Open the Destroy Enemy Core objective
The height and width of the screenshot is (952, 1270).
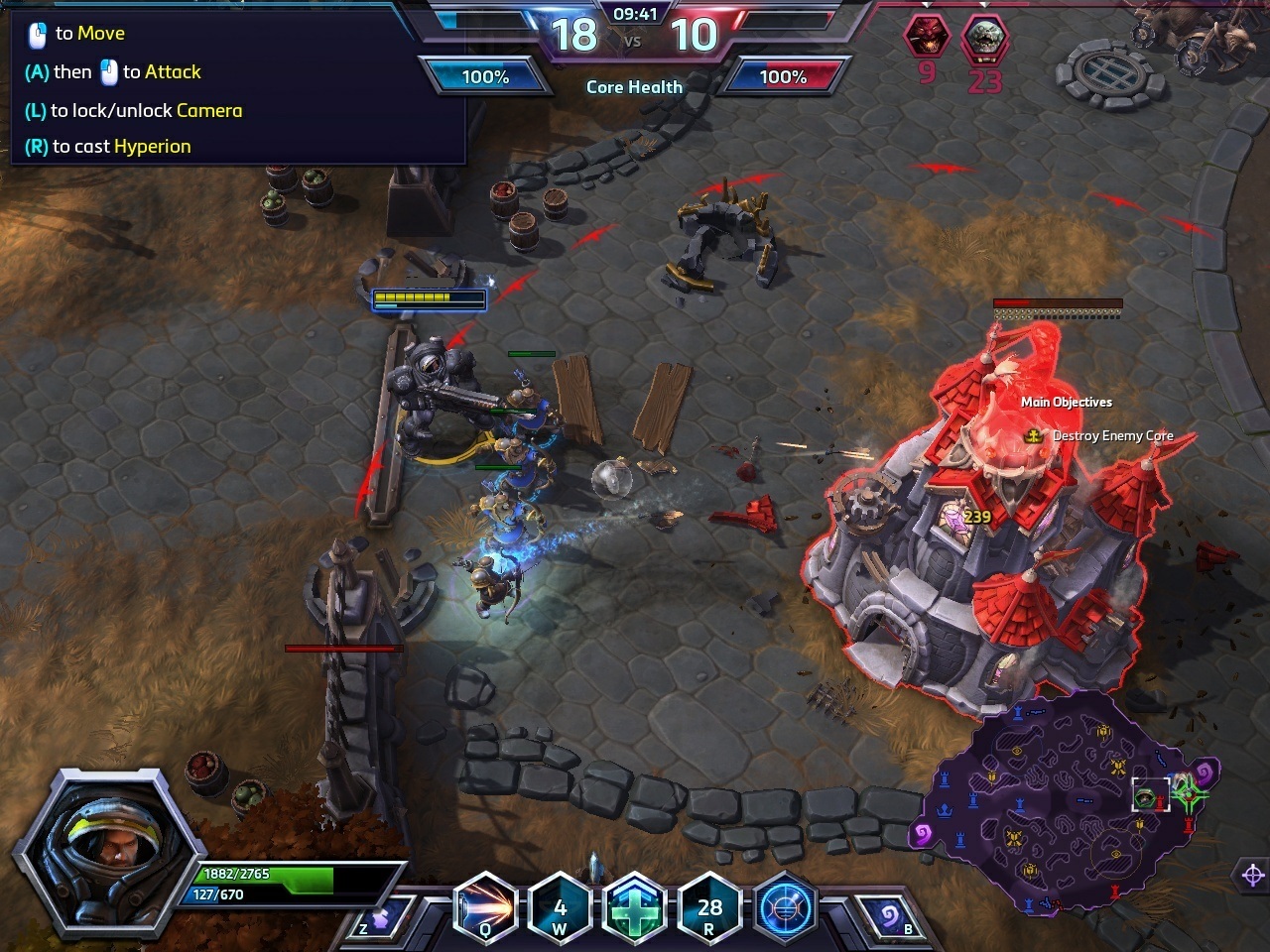1111,435
